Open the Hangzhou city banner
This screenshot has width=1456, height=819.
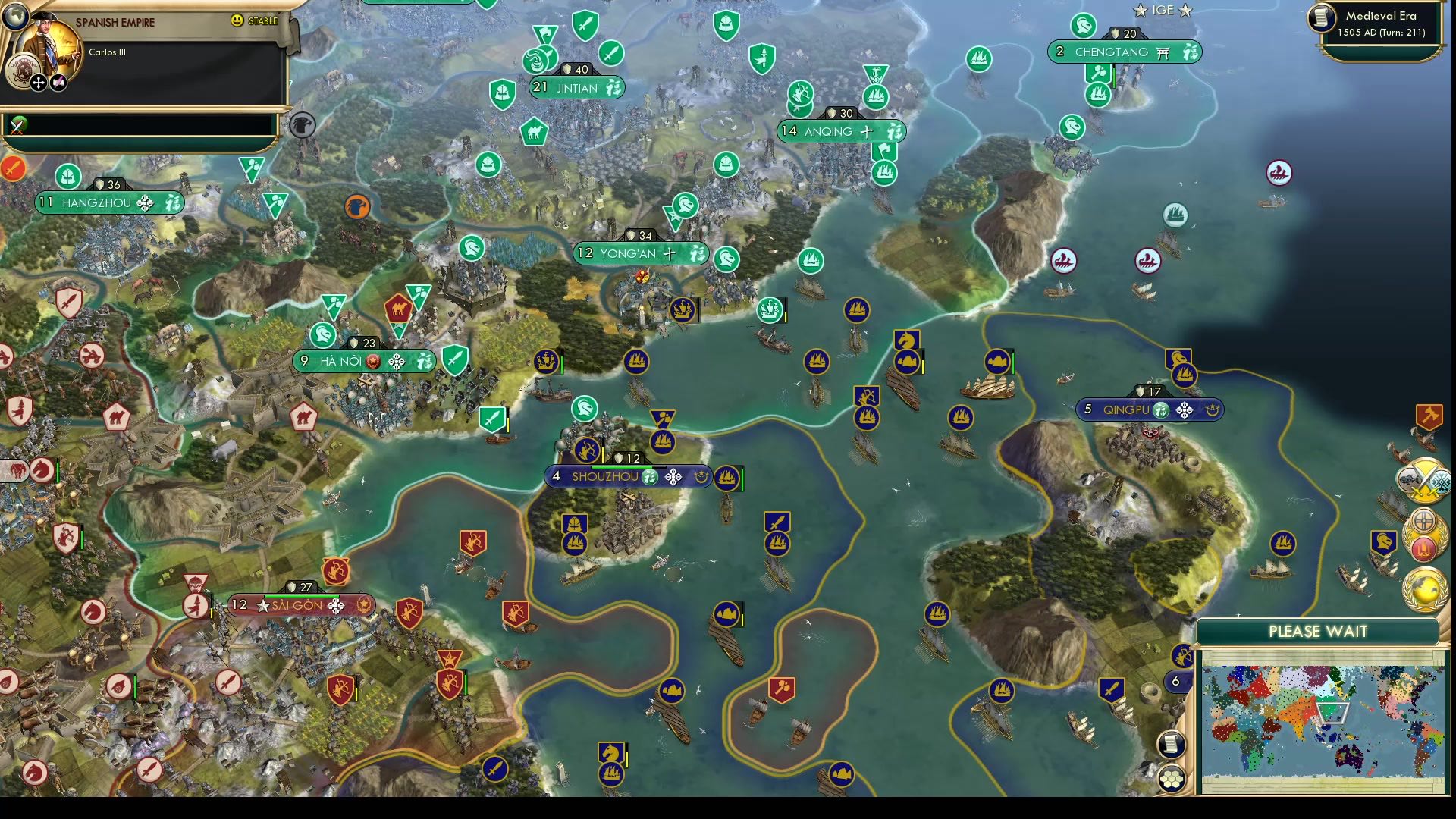click(x=99, y=202)
